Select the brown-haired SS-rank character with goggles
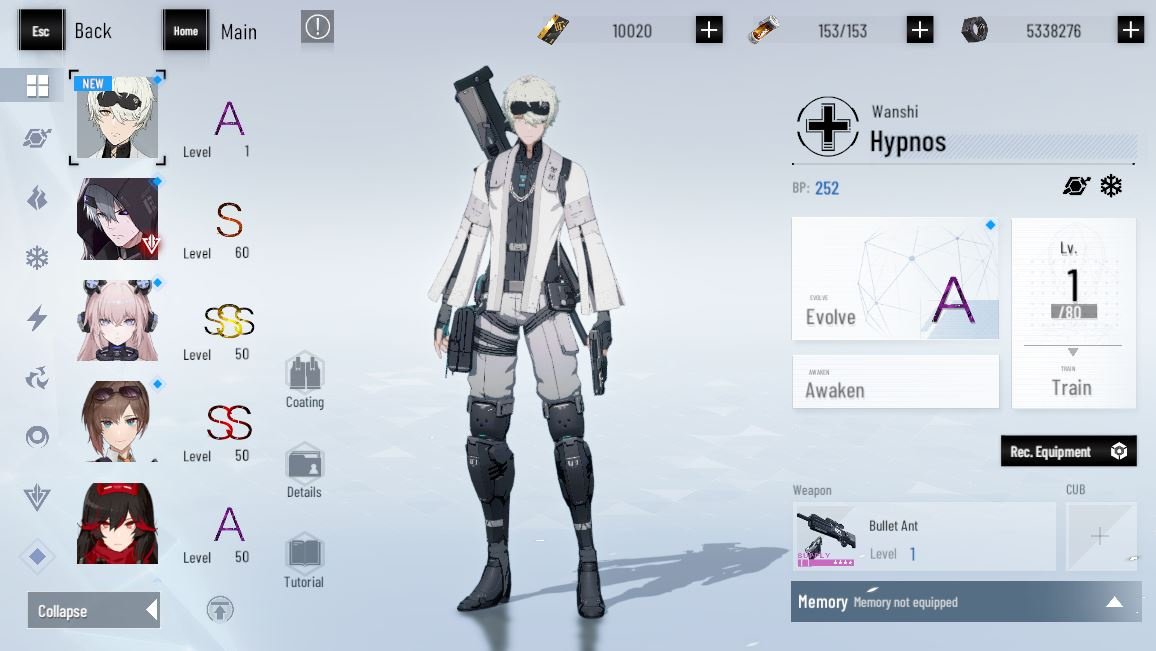The image size is (1156, 651). click(x=118, y=421)
